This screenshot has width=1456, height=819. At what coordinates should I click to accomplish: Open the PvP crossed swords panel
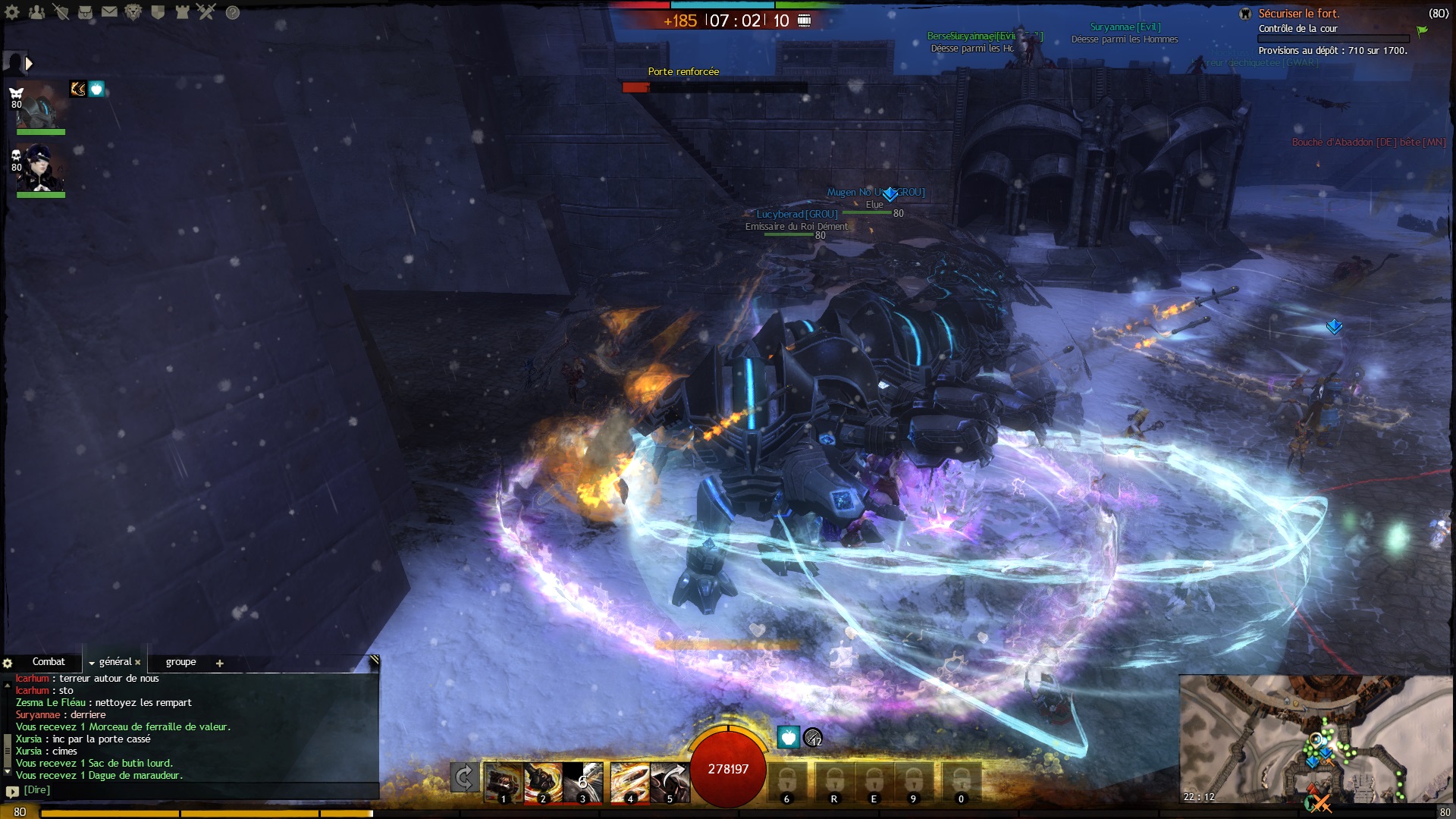click(x=206, y=12)
